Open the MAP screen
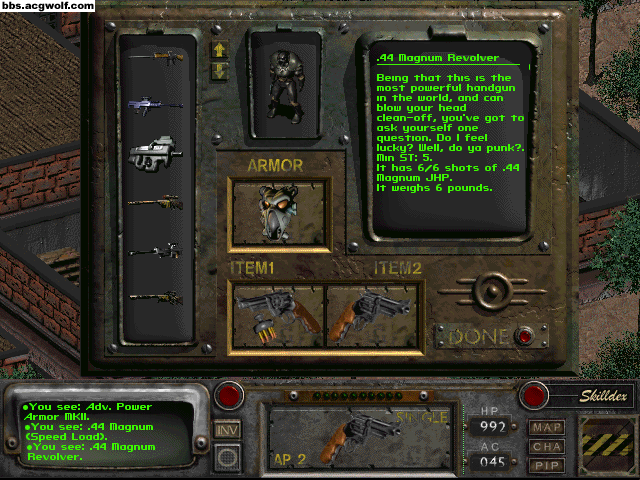This screenshot has width=640, height=480. 547,427
